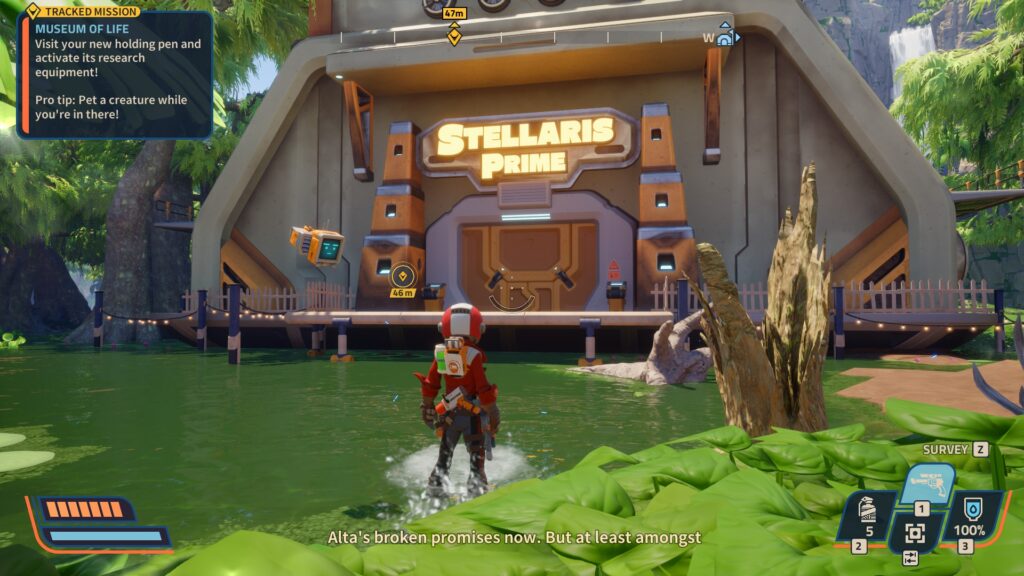Click the yellow mission marker on the compass
The image size is (1024, 576).
[454, 35]
